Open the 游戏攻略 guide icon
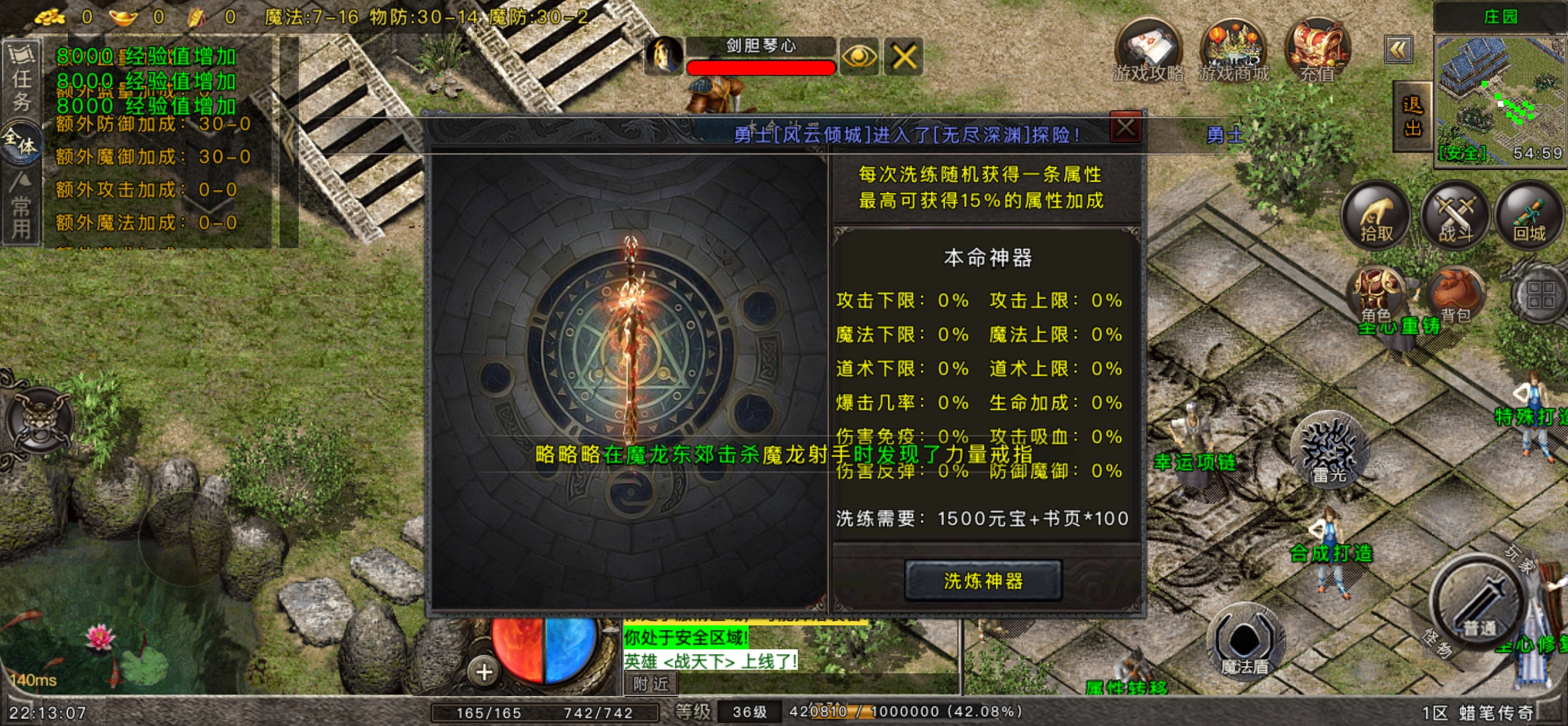The height and width of the screenshot is (726, 1568). coord(1148,51)
